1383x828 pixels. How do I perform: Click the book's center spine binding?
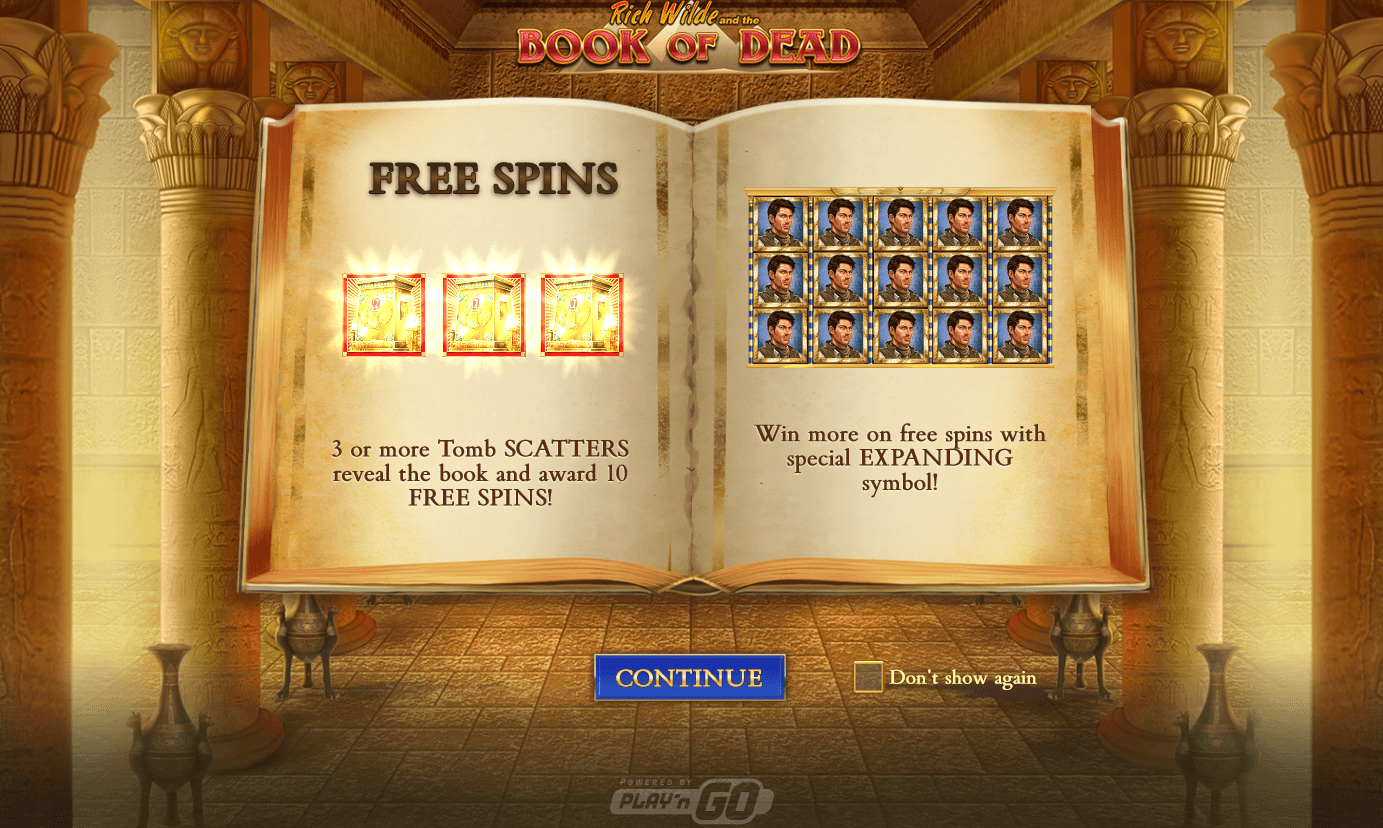point(690,350)
